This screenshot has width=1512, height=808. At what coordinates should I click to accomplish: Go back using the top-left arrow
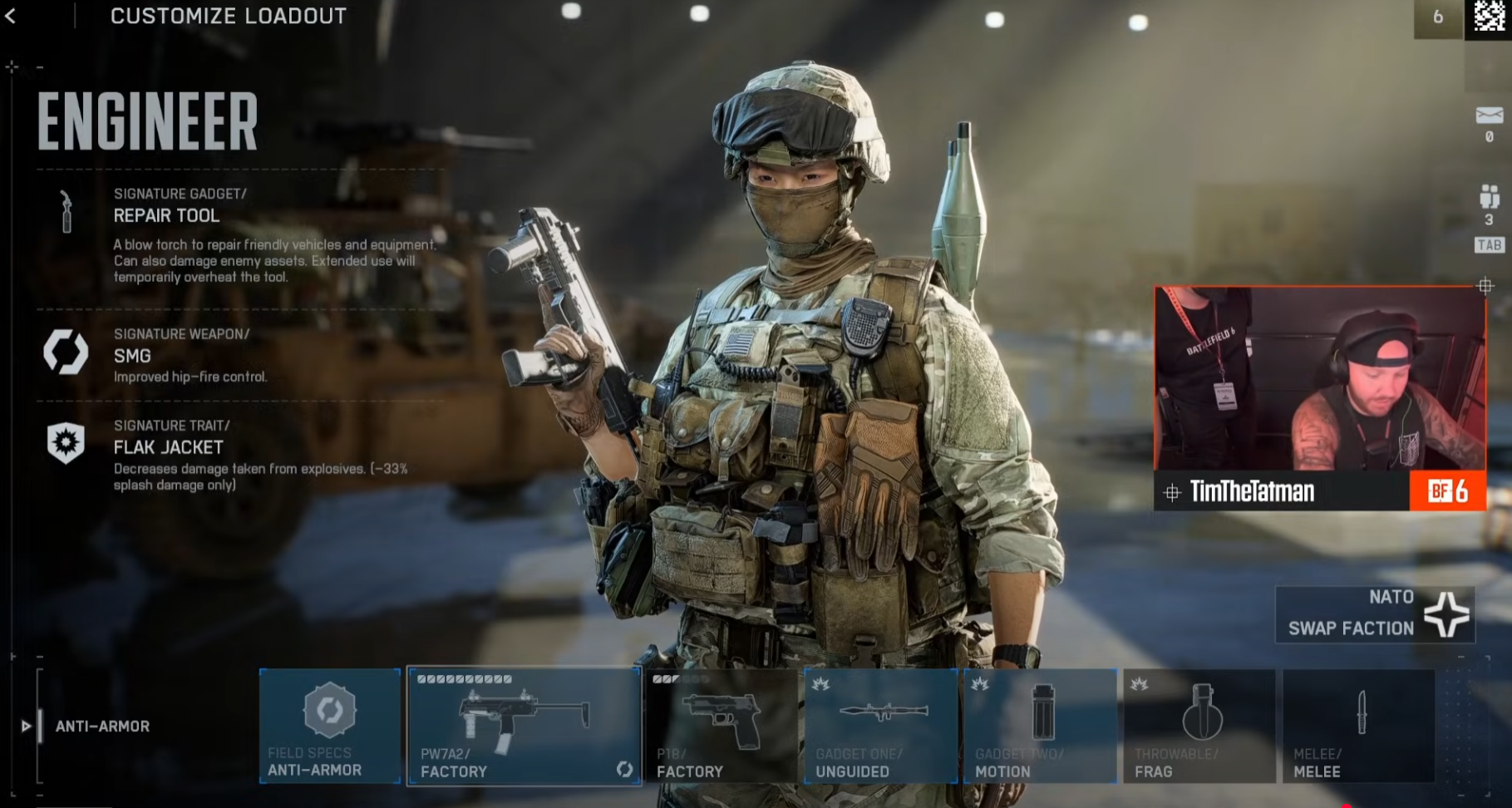click(x=11, y=16)
